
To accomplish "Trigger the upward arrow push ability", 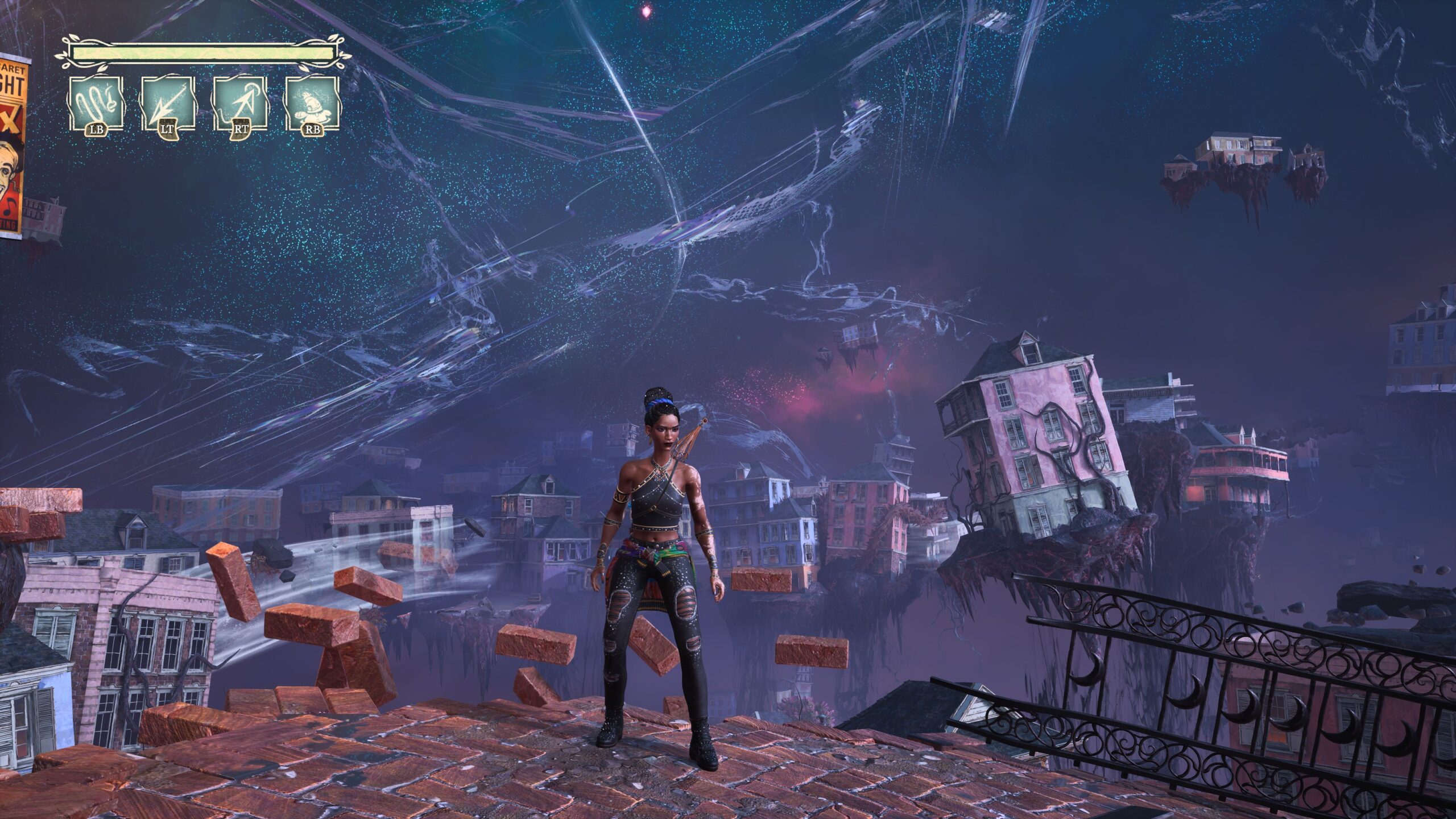I will click(240, 103).
